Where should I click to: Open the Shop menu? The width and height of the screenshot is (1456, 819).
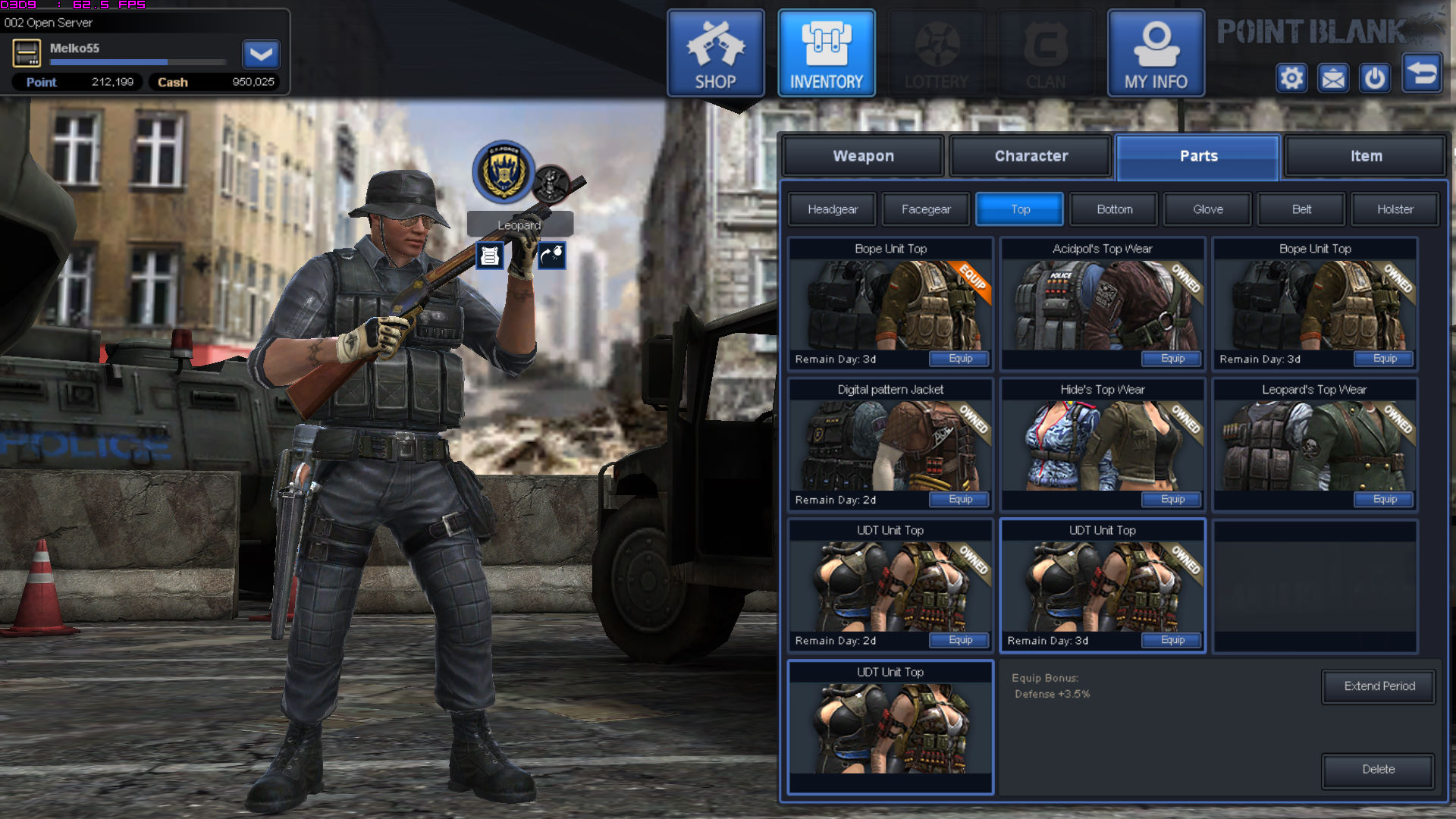(x=715, y=53)
